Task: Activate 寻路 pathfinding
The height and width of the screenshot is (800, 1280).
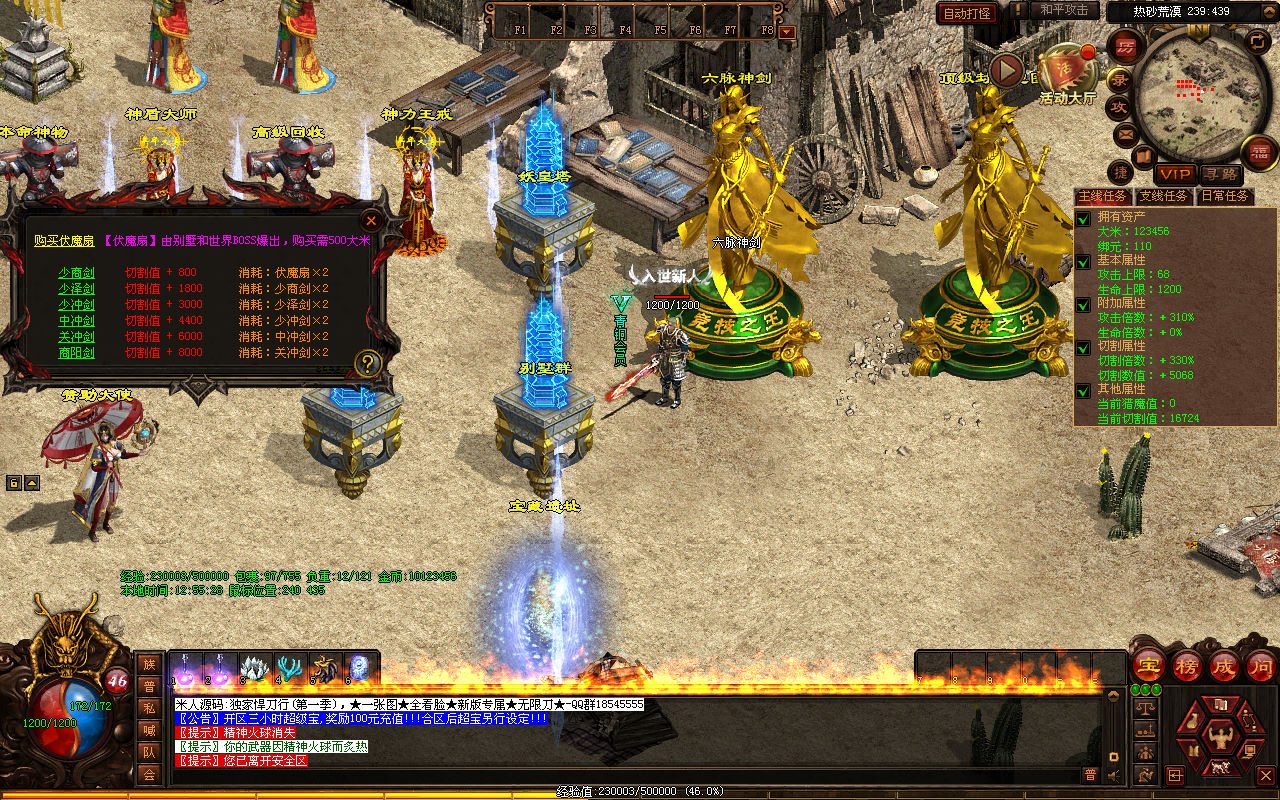Action: click(x=1220, y=175)
